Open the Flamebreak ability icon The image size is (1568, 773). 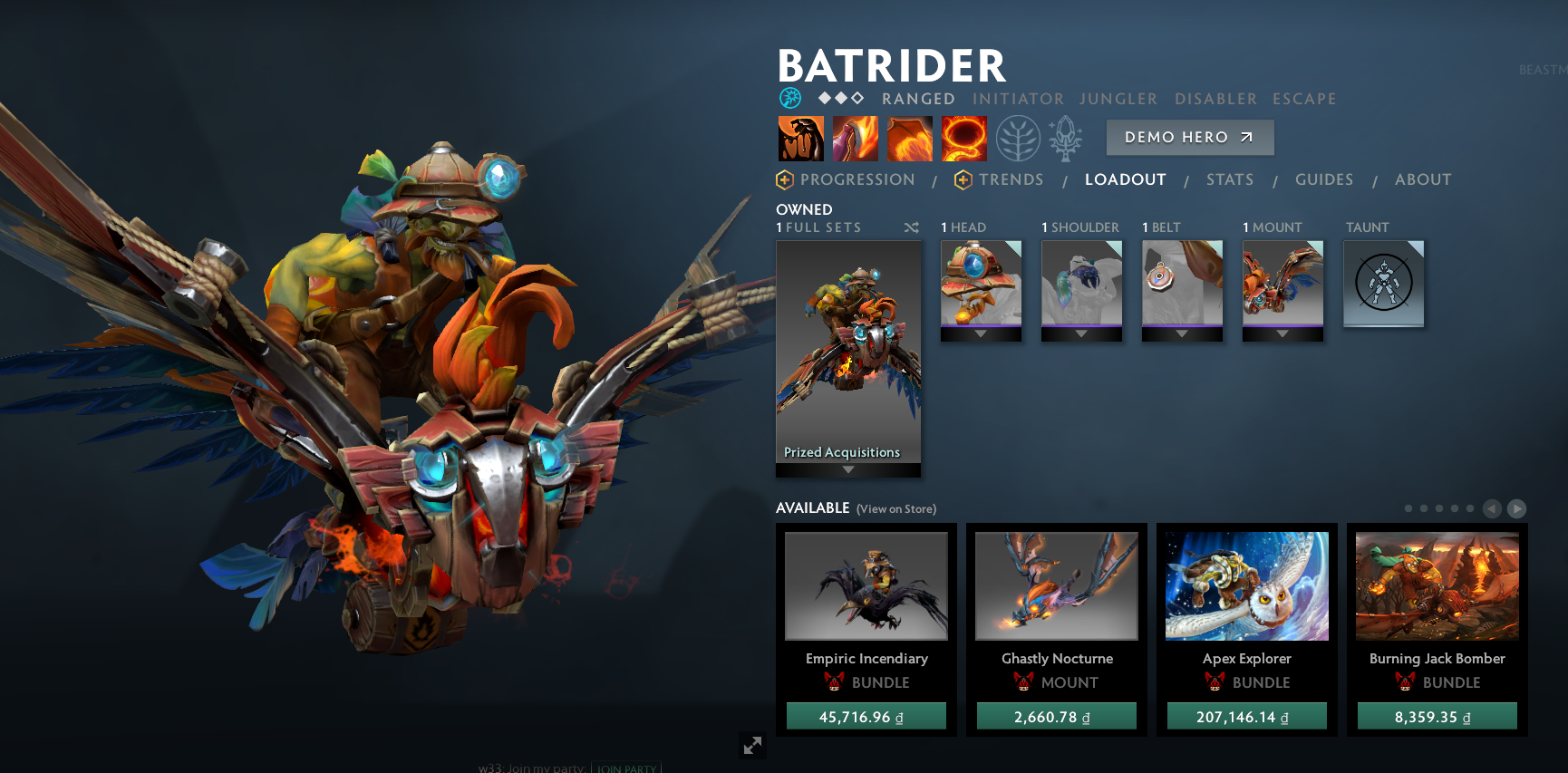(x=856, y=138)
